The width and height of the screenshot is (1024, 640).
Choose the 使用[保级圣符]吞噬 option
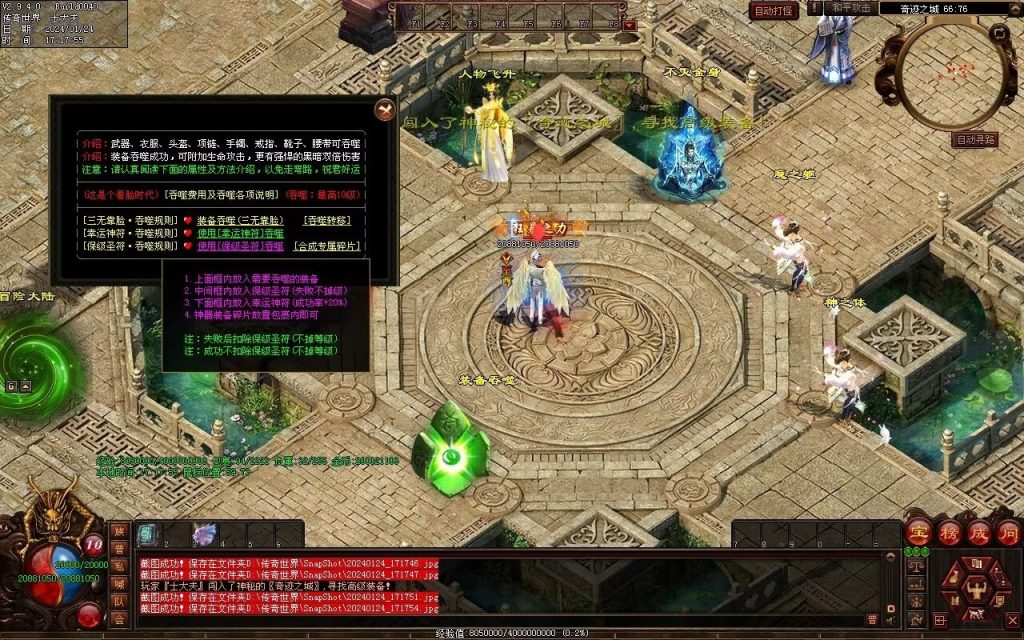[x=240, y=246]
